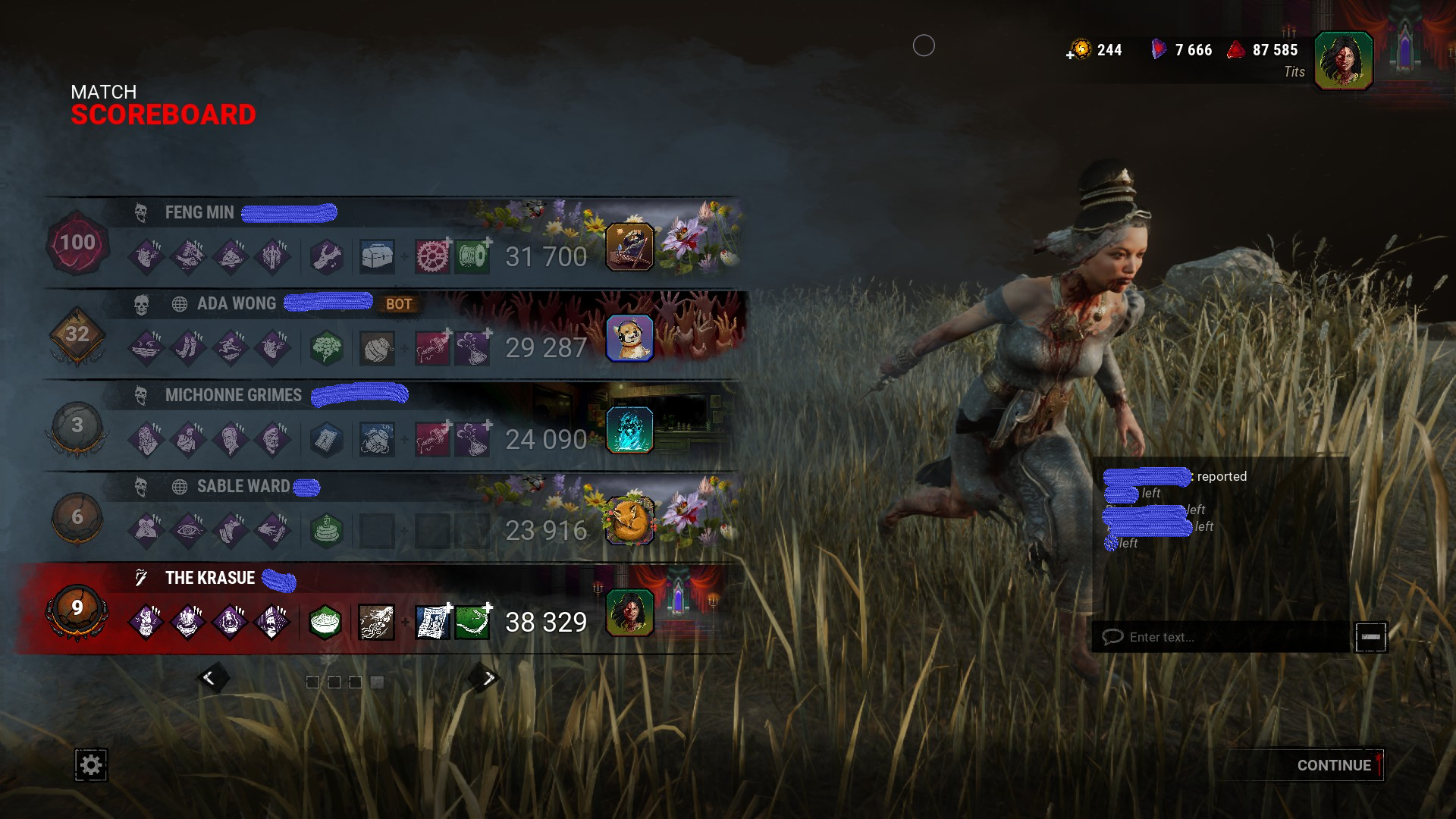Click the purple Rift Fragments icon

point(1159,50)
